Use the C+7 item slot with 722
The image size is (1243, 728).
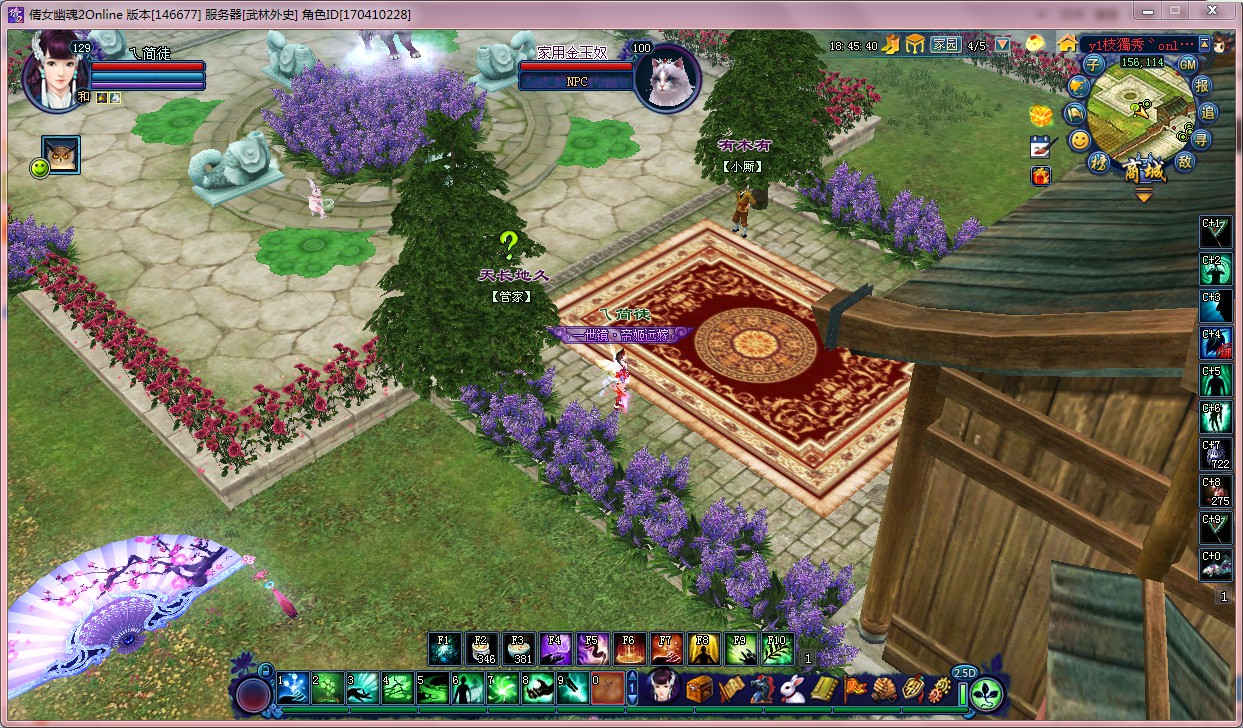pyautogui.click(x=1216, y=455)
